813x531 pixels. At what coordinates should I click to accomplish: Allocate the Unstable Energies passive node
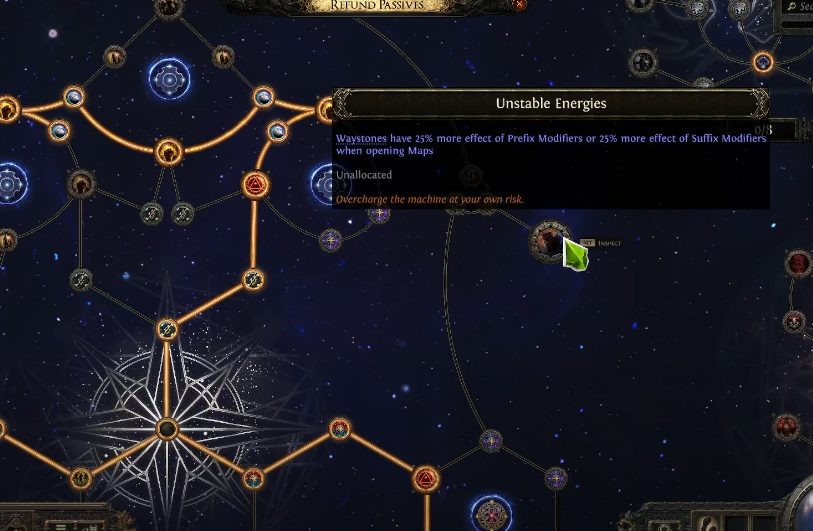point(549,241)
